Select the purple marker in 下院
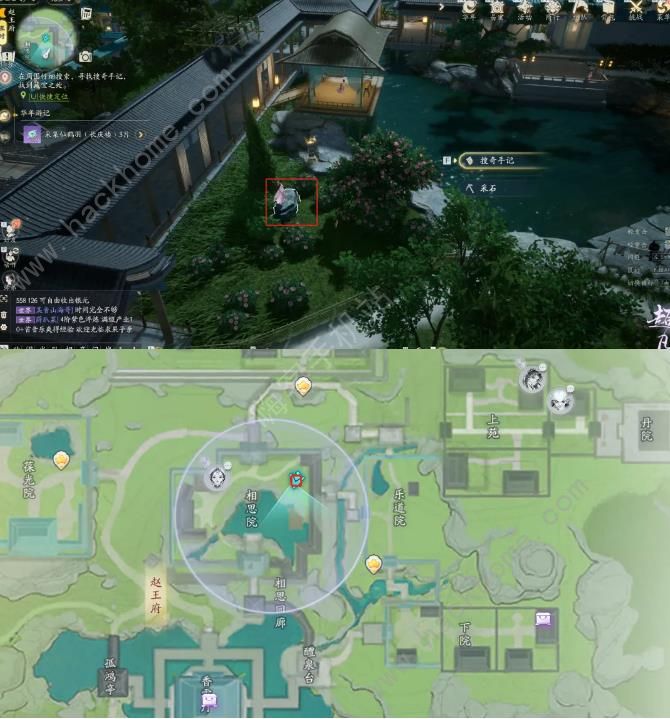 tap(544, 620)
